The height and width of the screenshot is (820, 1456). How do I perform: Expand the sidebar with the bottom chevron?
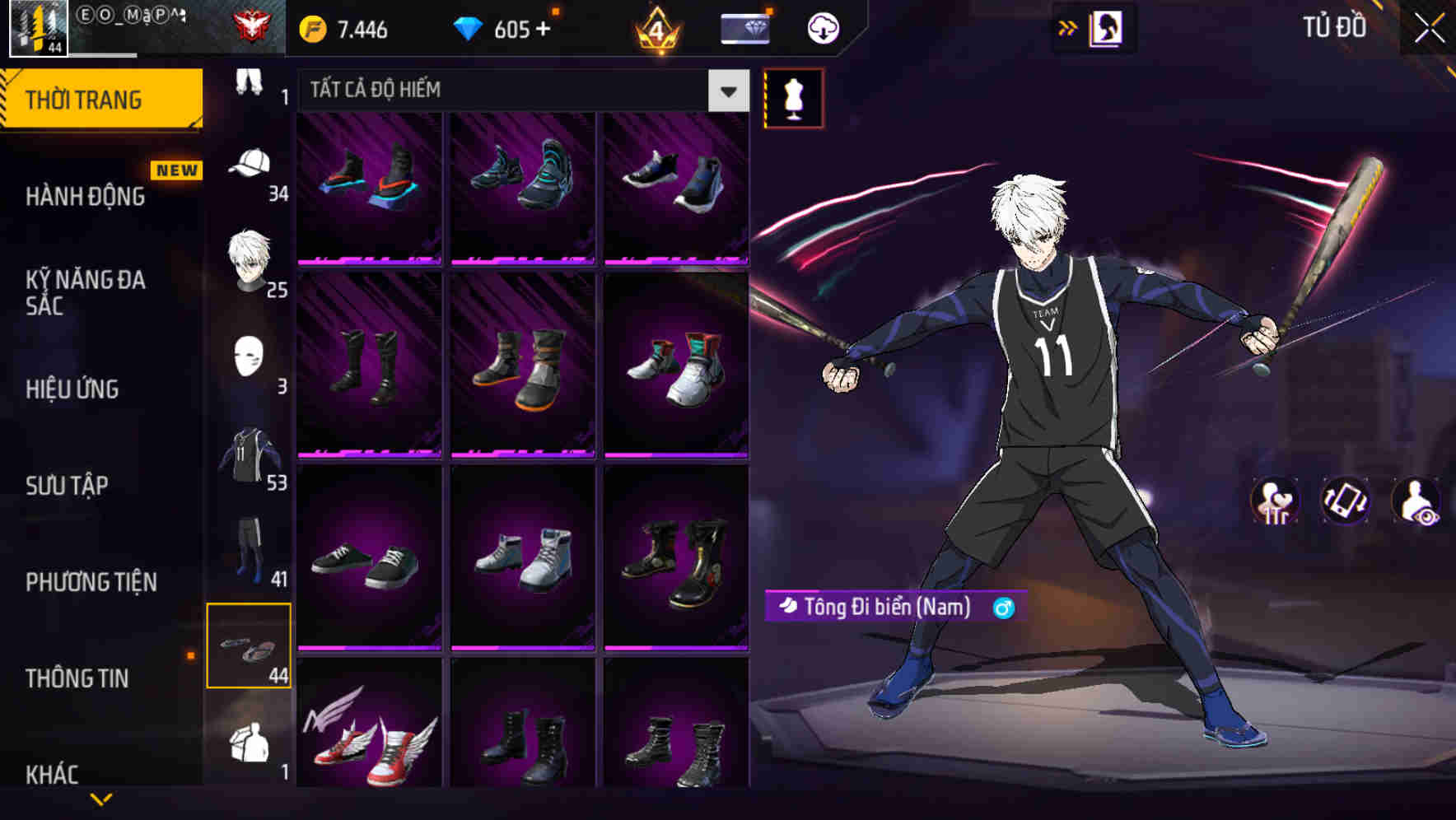tap(102, 800)
